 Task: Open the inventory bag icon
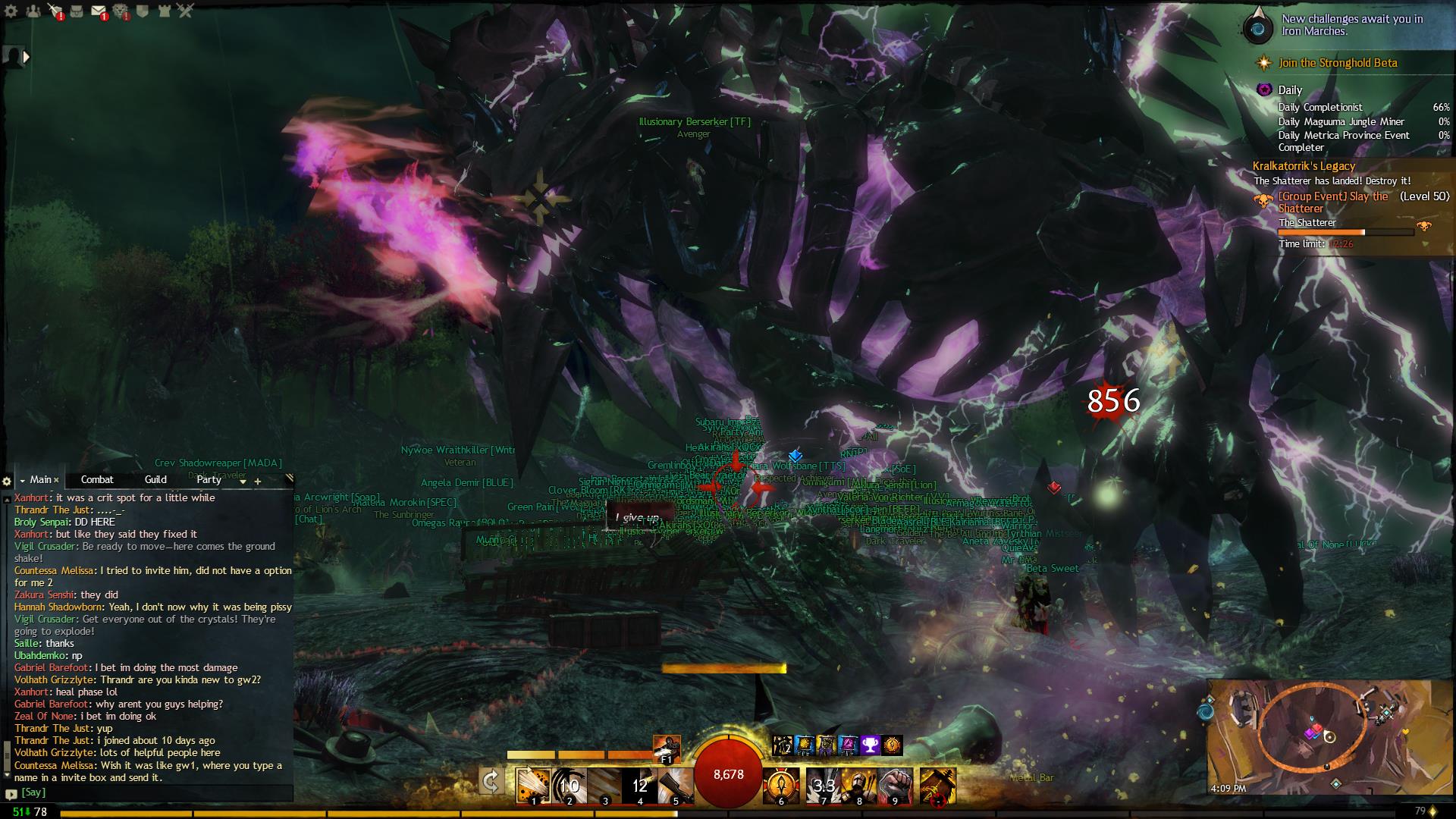point(77,11)
